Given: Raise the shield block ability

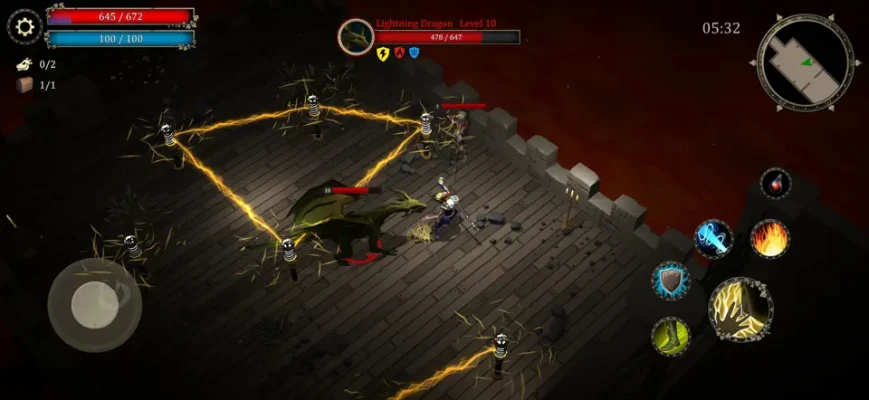Looking at the screenshot, I should tap(671, 281).
